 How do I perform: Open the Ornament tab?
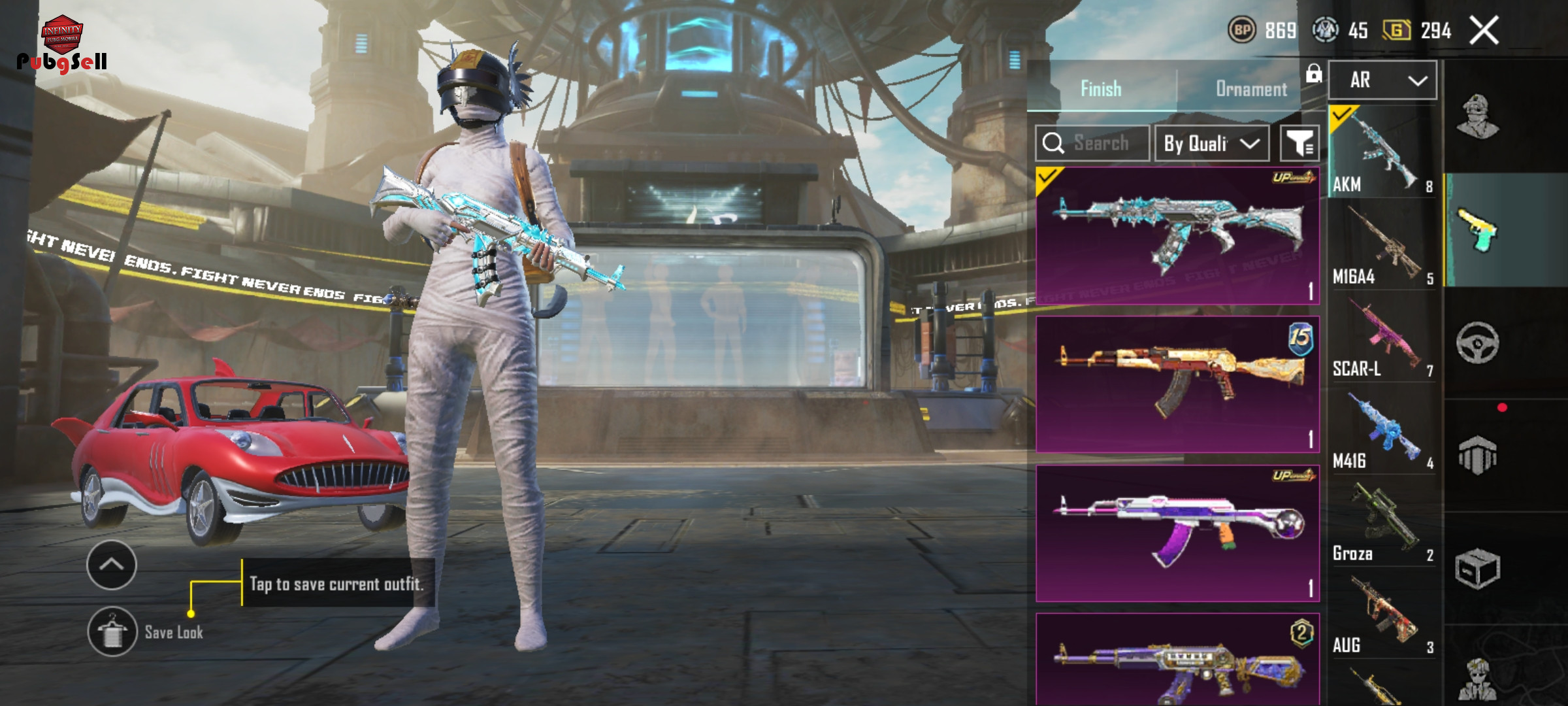[x=1250, y=89]
